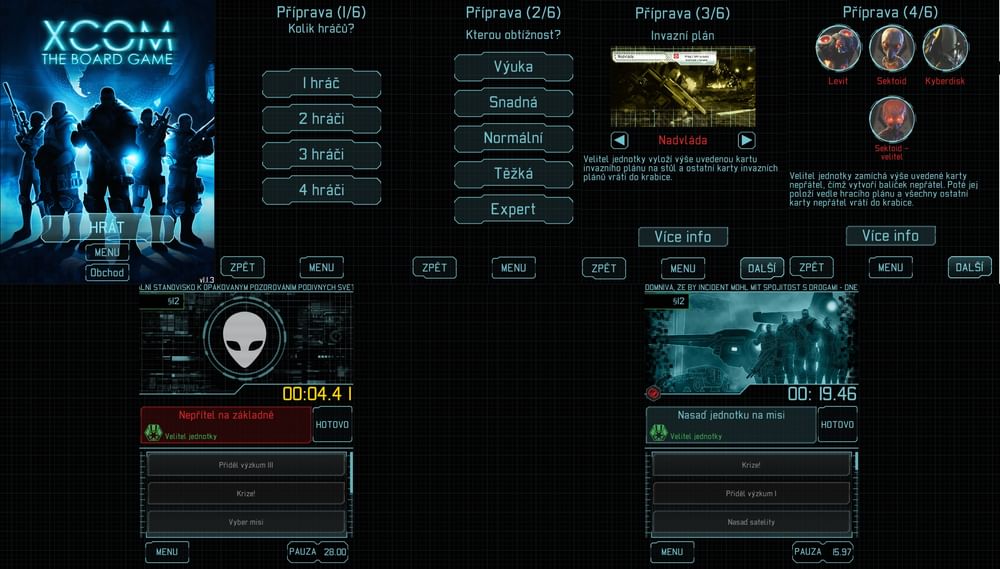Show the next invasion plan with right arrow
Screen dimensions: 1000x569
pos(746,141)
